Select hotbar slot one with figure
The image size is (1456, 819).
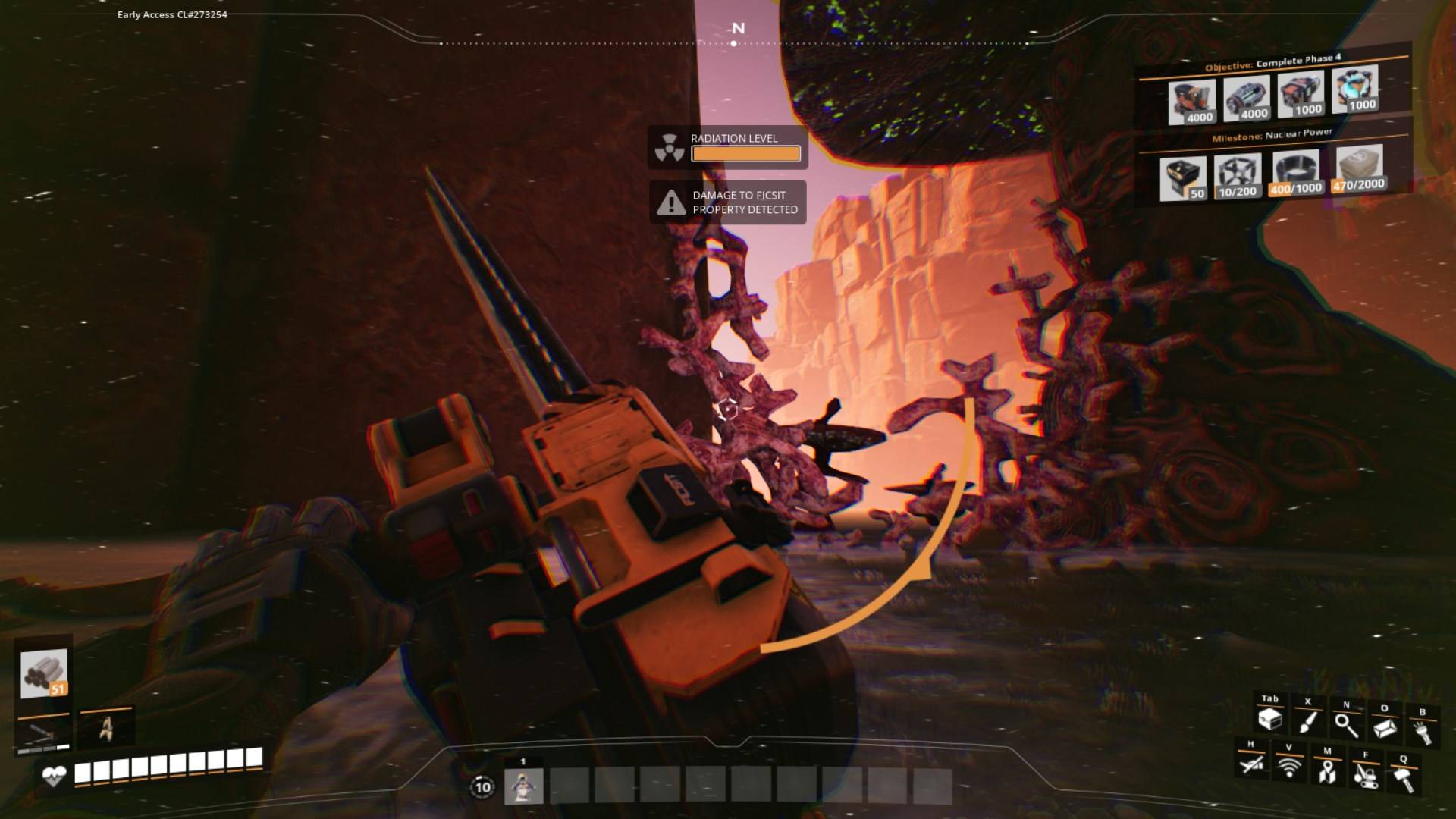point(523,786)
